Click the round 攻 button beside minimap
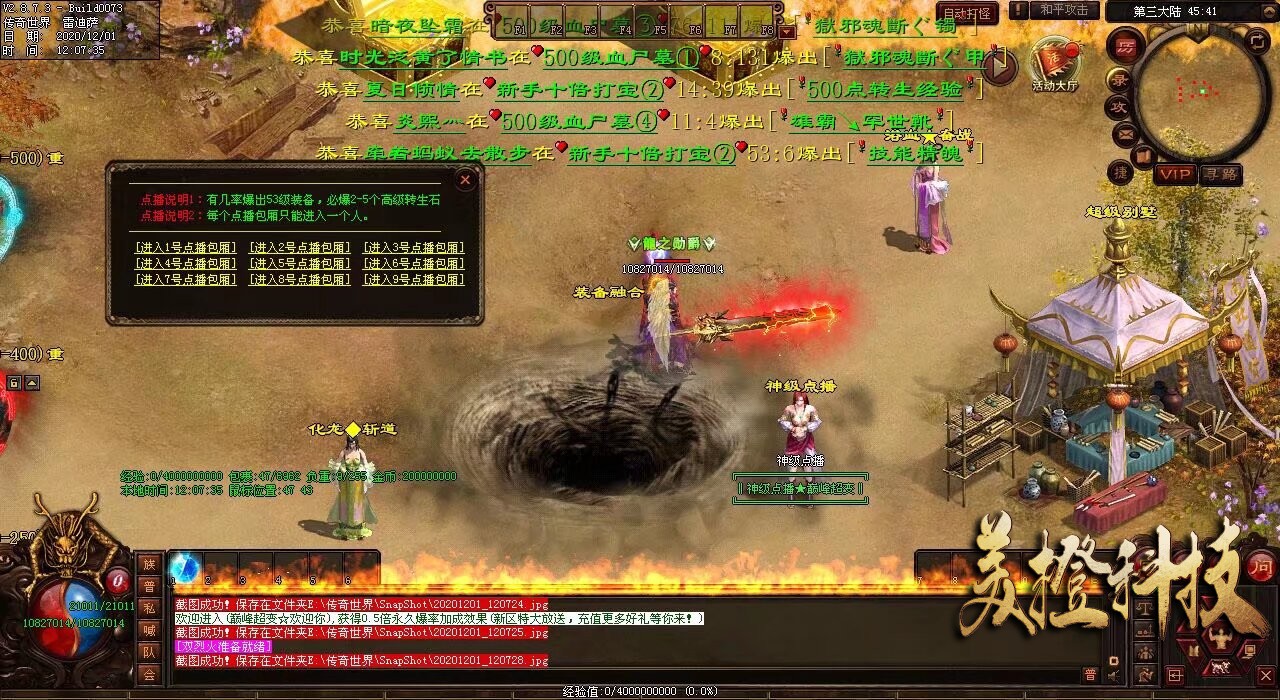The height and width of the screenshot is (700, 1280). tap(1119, 106)
